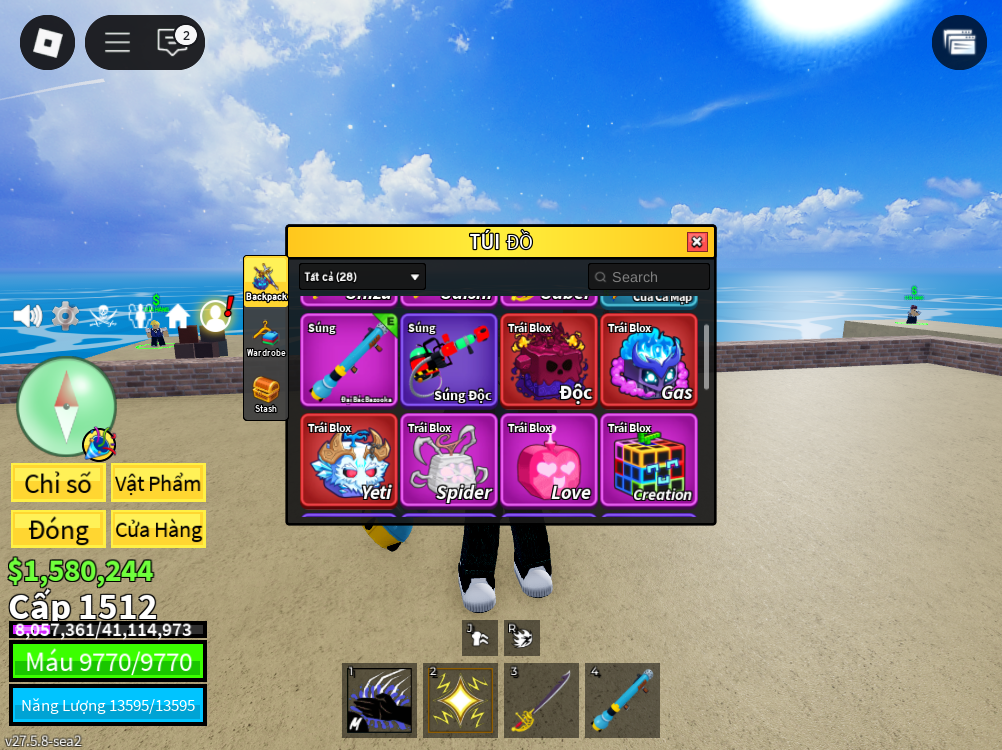Screen dimensions: 1002x750
Task: Click the Vật Phẩm items button
Action: point(158,483)
